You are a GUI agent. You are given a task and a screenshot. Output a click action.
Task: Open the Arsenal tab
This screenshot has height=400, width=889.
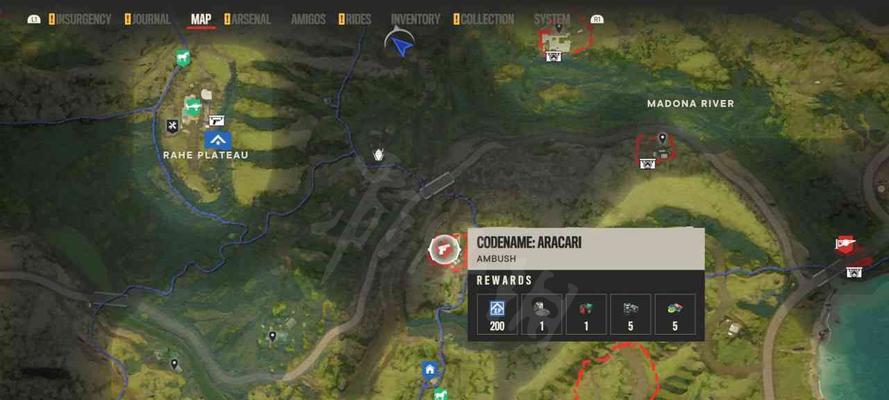pyautogui.click(x=251, y=19)
